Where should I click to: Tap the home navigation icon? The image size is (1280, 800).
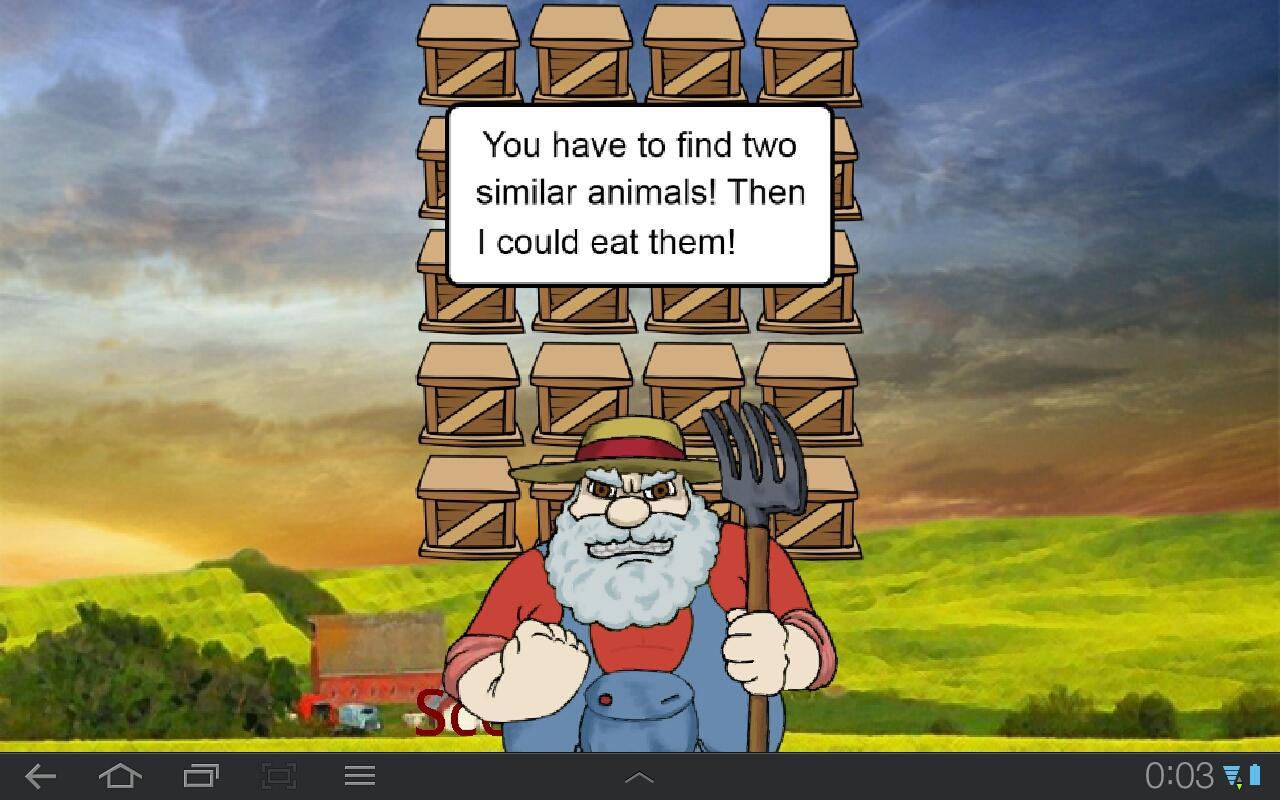(x=120, y=775)
